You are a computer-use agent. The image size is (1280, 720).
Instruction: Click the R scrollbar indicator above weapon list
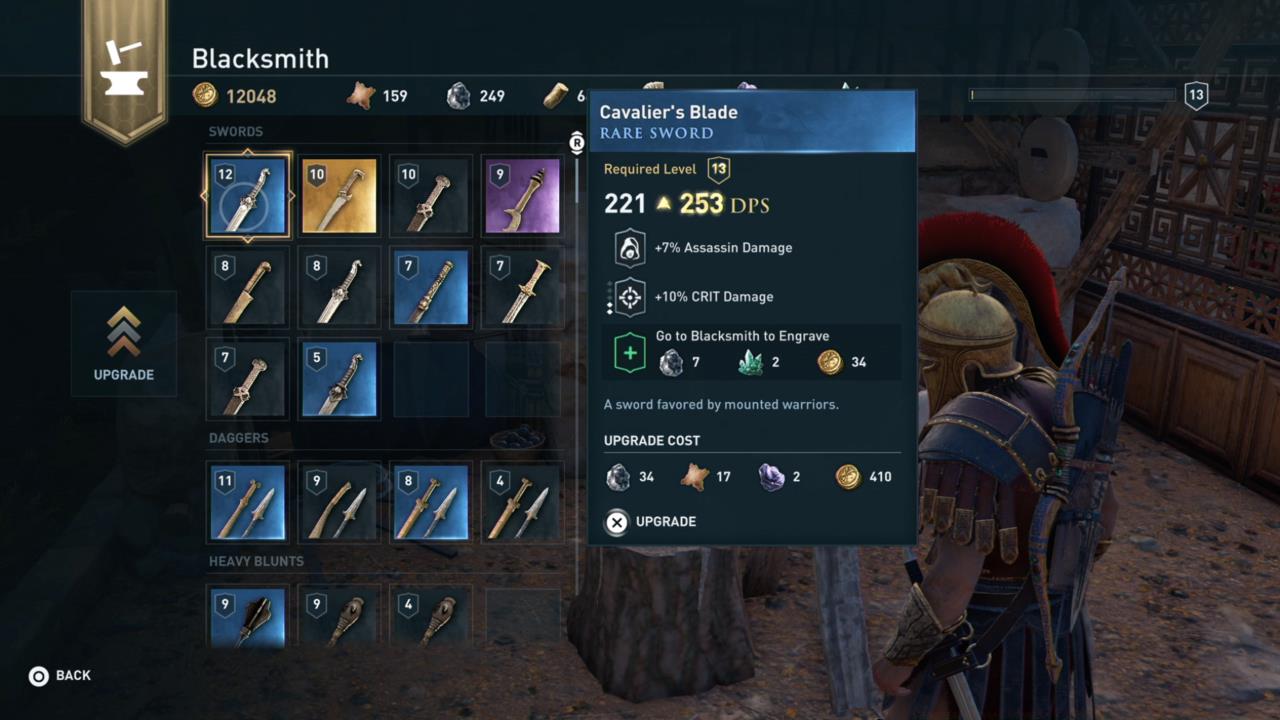[x=576, y=143]
